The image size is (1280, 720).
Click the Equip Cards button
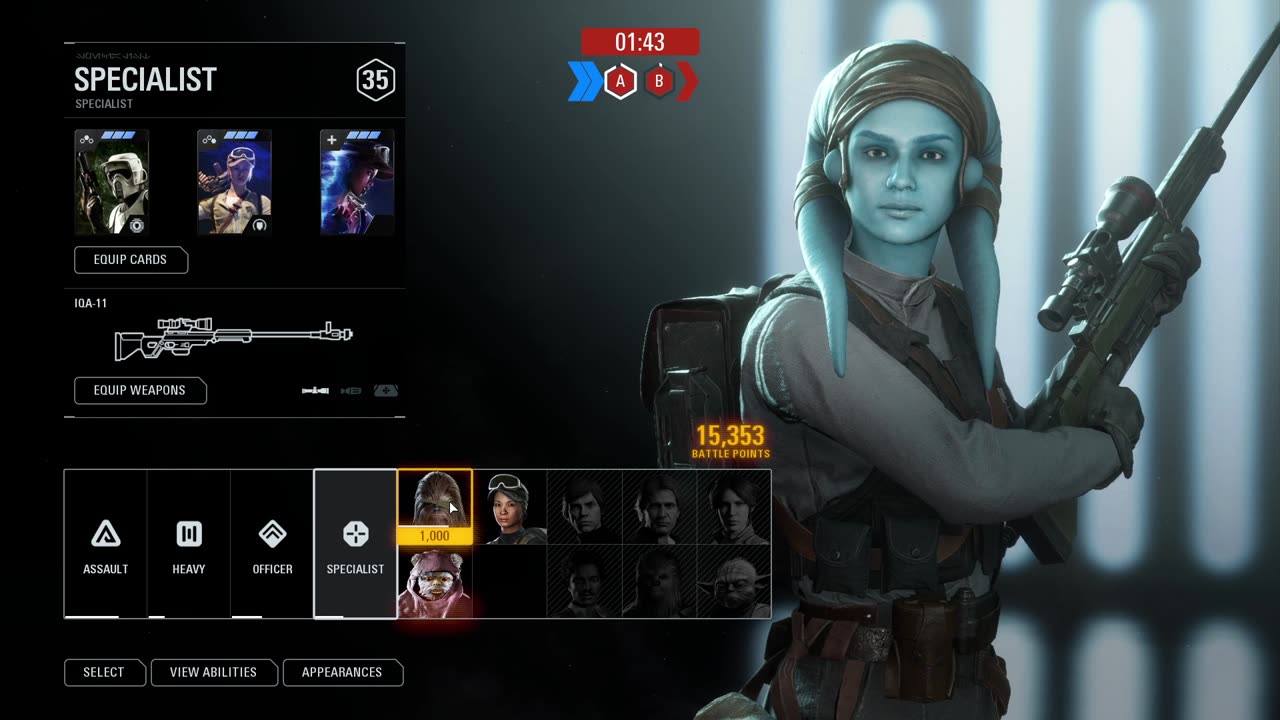(131, 260)
